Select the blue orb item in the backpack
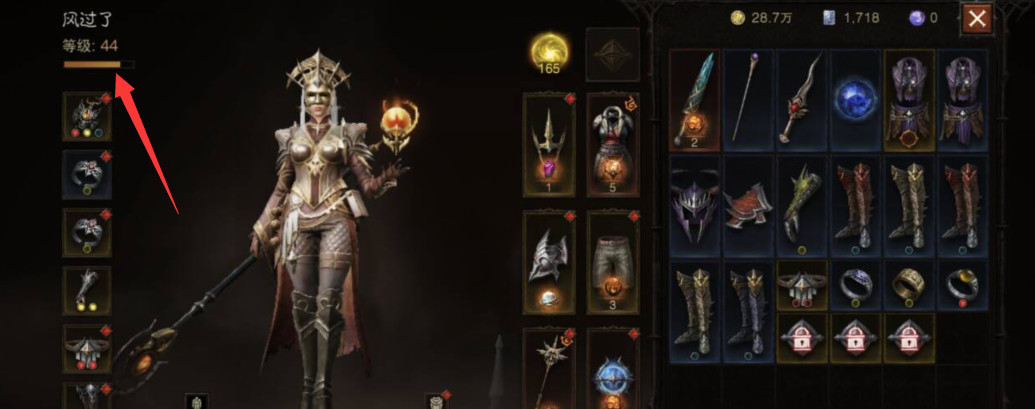The image size is (1035, 409). click(x=856, y=98)
